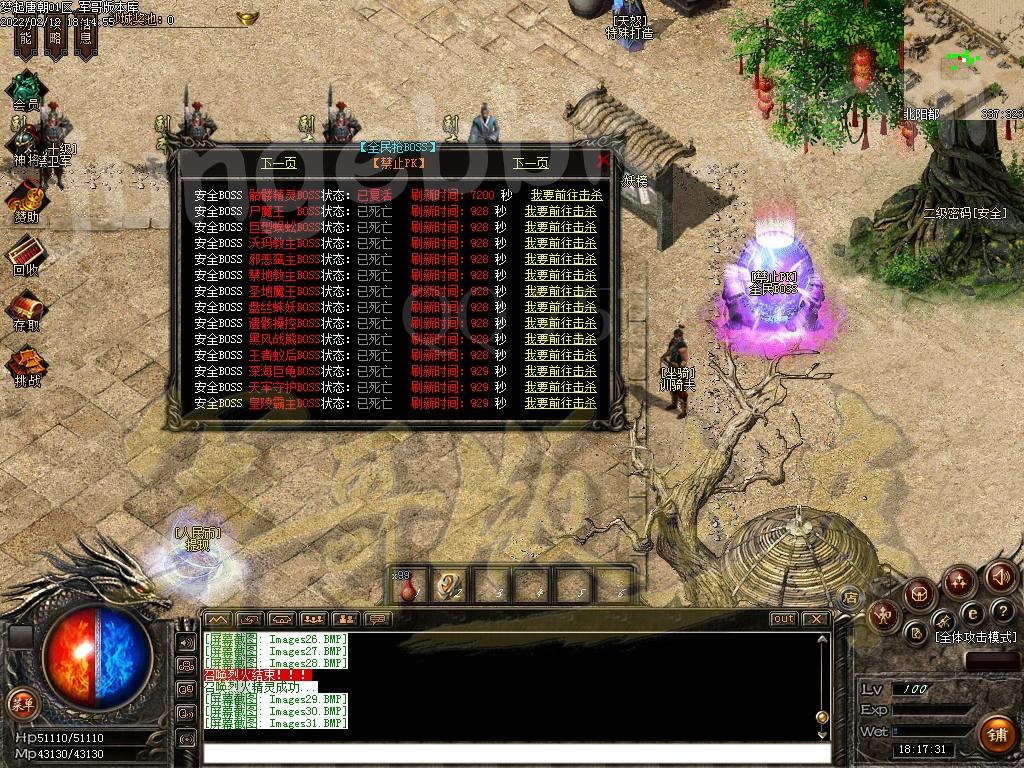Screen dimensions: 1024x768
Task: Choose 我要前往击杀 for 尸魔王 BOSS
Action: (560, 211)
